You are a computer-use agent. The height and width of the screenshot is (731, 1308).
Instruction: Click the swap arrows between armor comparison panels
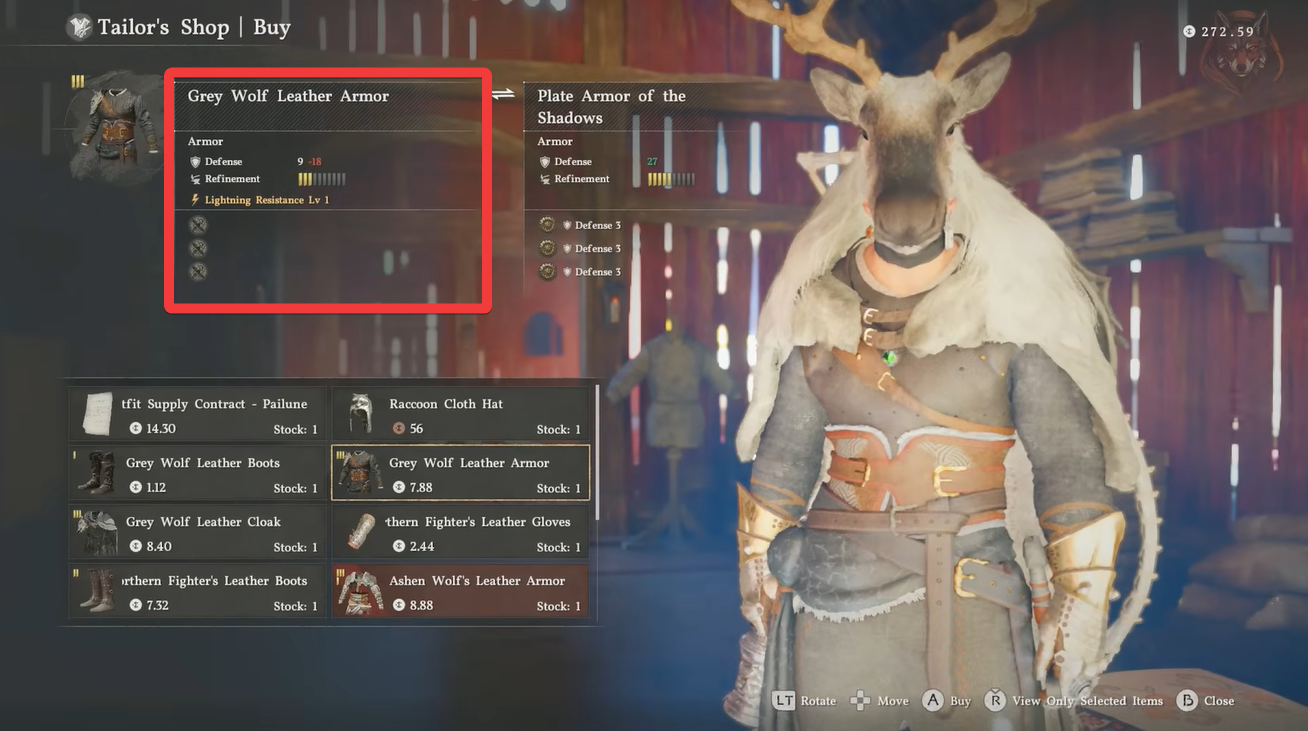pos(503,94)
